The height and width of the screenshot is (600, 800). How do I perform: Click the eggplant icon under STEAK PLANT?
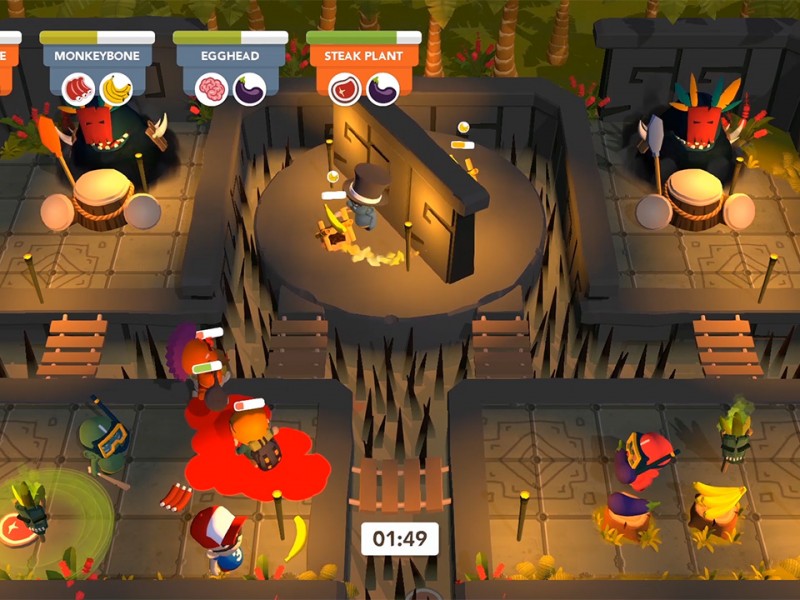tap(382, 90)
